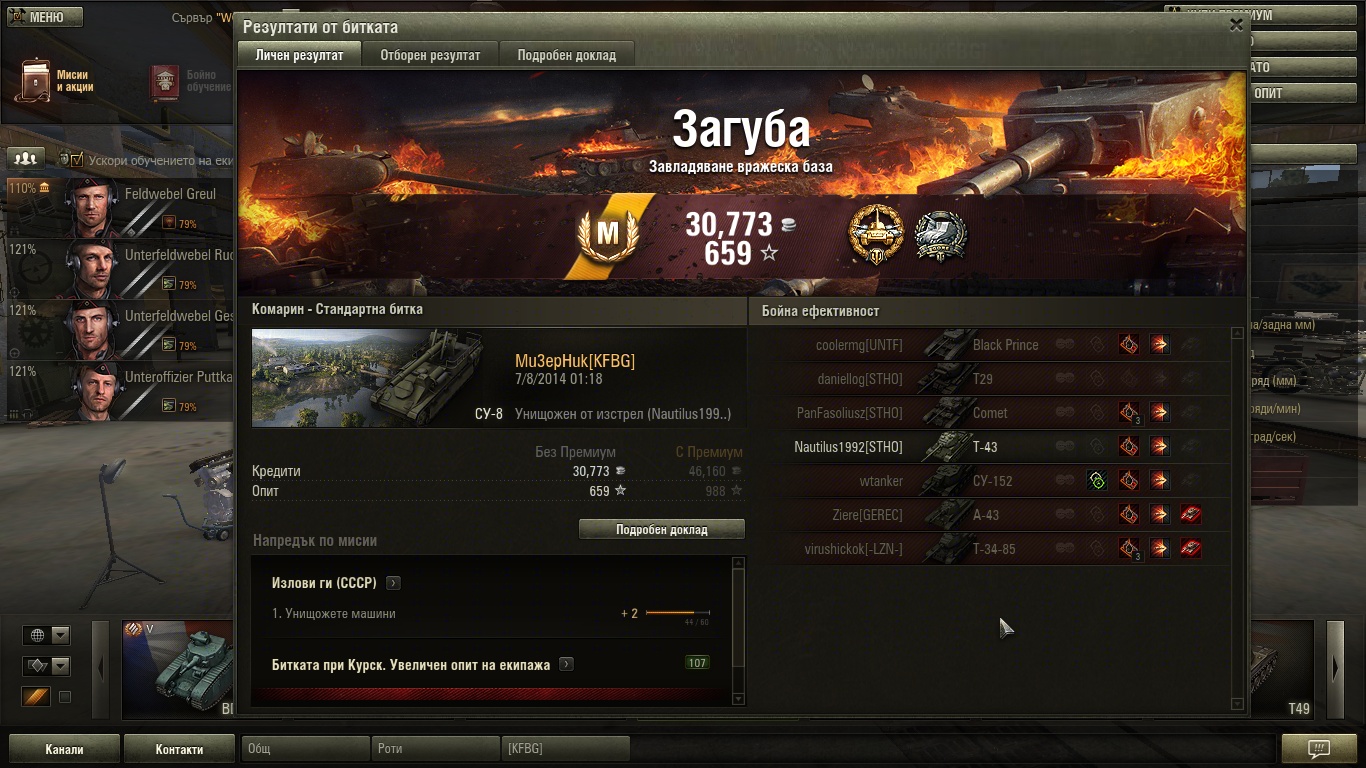Select Nautilus1992[STHO] row in battle effectiveness

(x=848, y=447)
